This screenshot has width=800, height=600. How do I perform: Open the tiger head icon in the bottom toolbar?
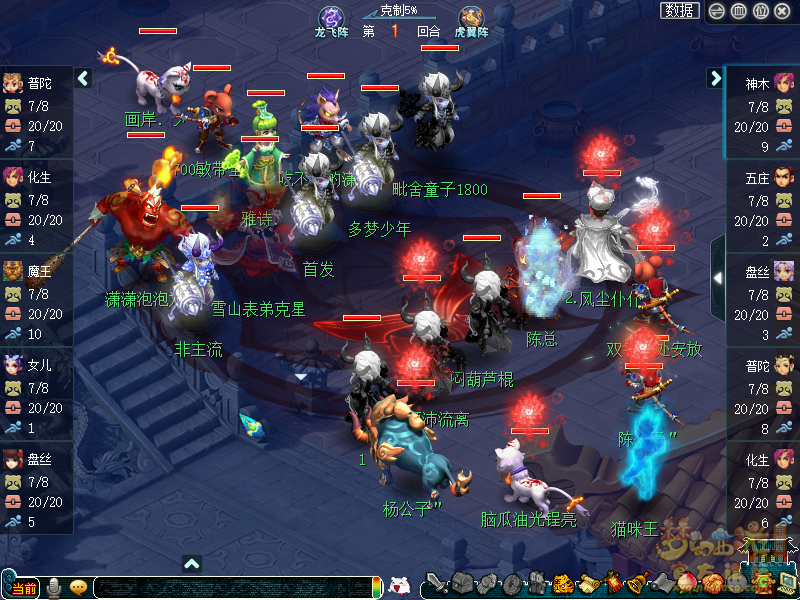click(x=563, y=584)
